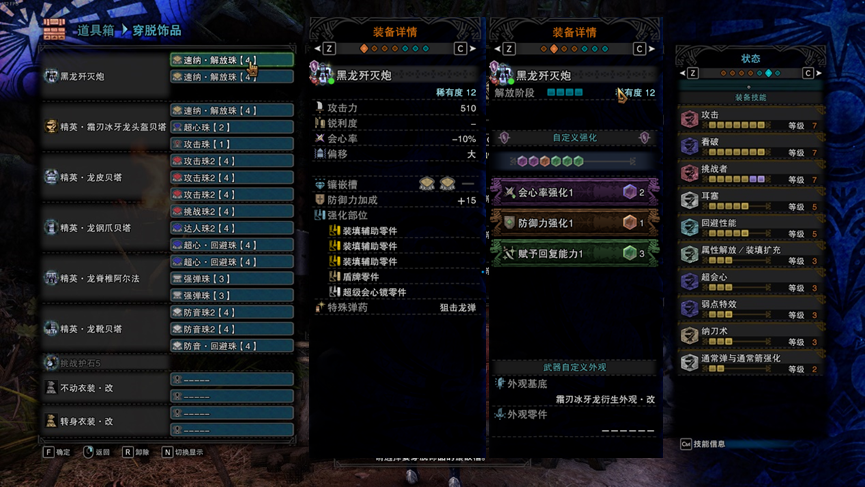This screenshot has width=865, height=487.
Task: Select the 精英·龙脊椎阿尔法 armor row
Action: 105,278
